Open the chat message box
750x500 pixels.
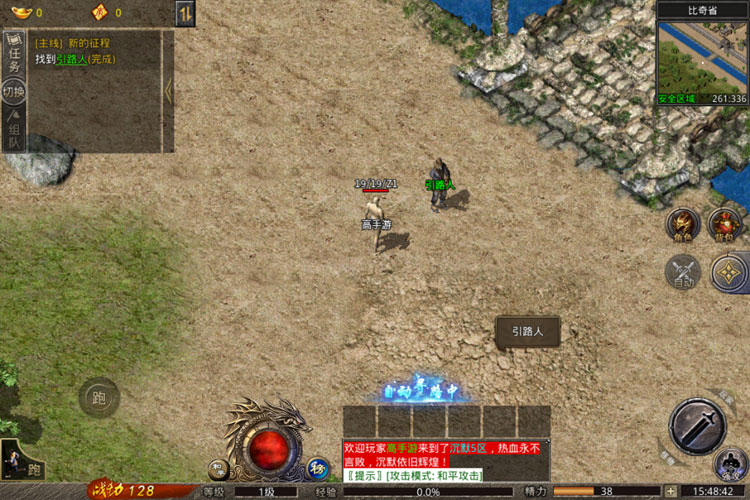tap(445, 460)
